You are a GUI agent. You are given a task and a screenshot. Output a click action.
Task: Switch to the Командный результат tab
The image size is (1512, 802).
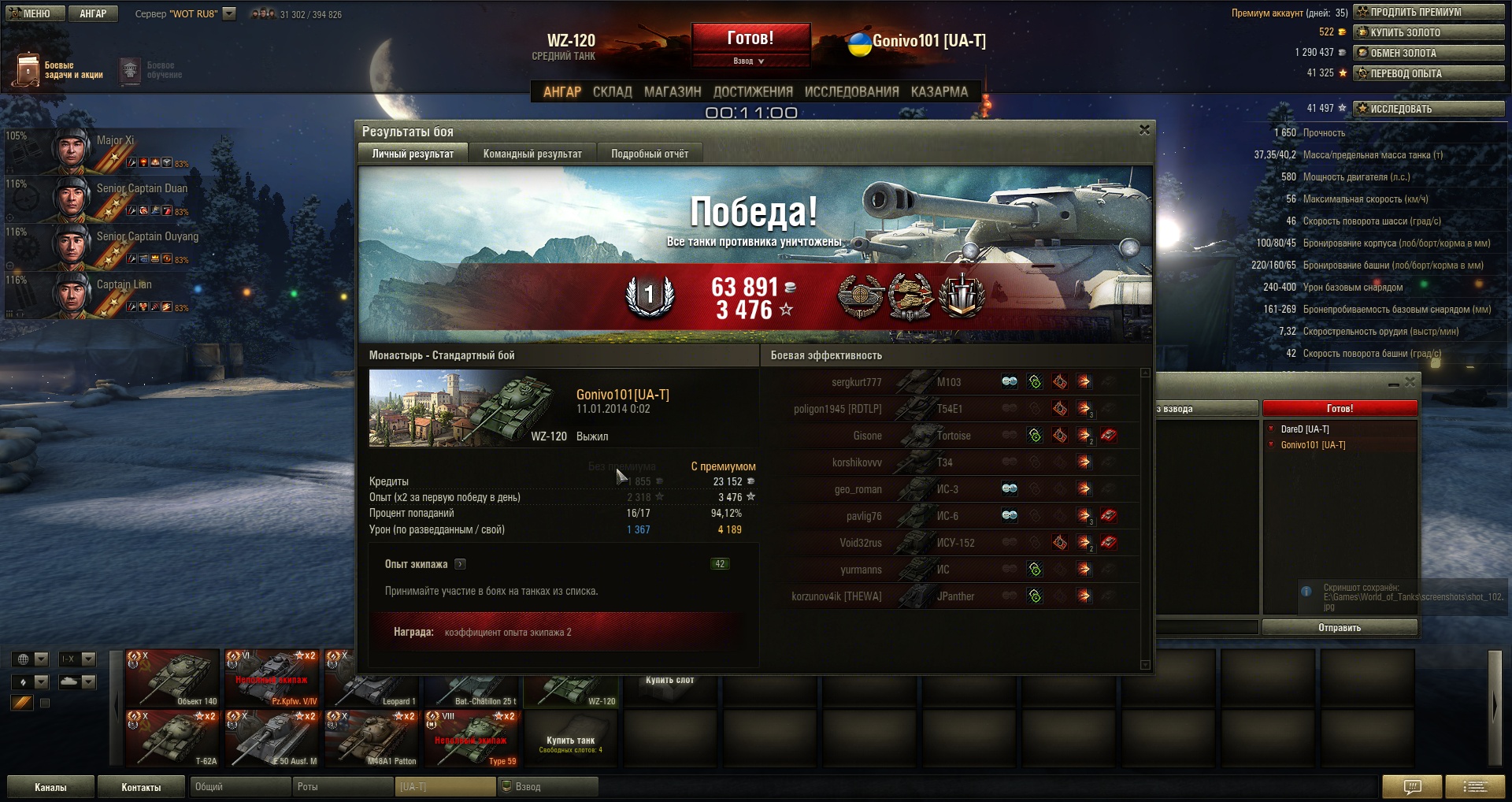point(532,154)
